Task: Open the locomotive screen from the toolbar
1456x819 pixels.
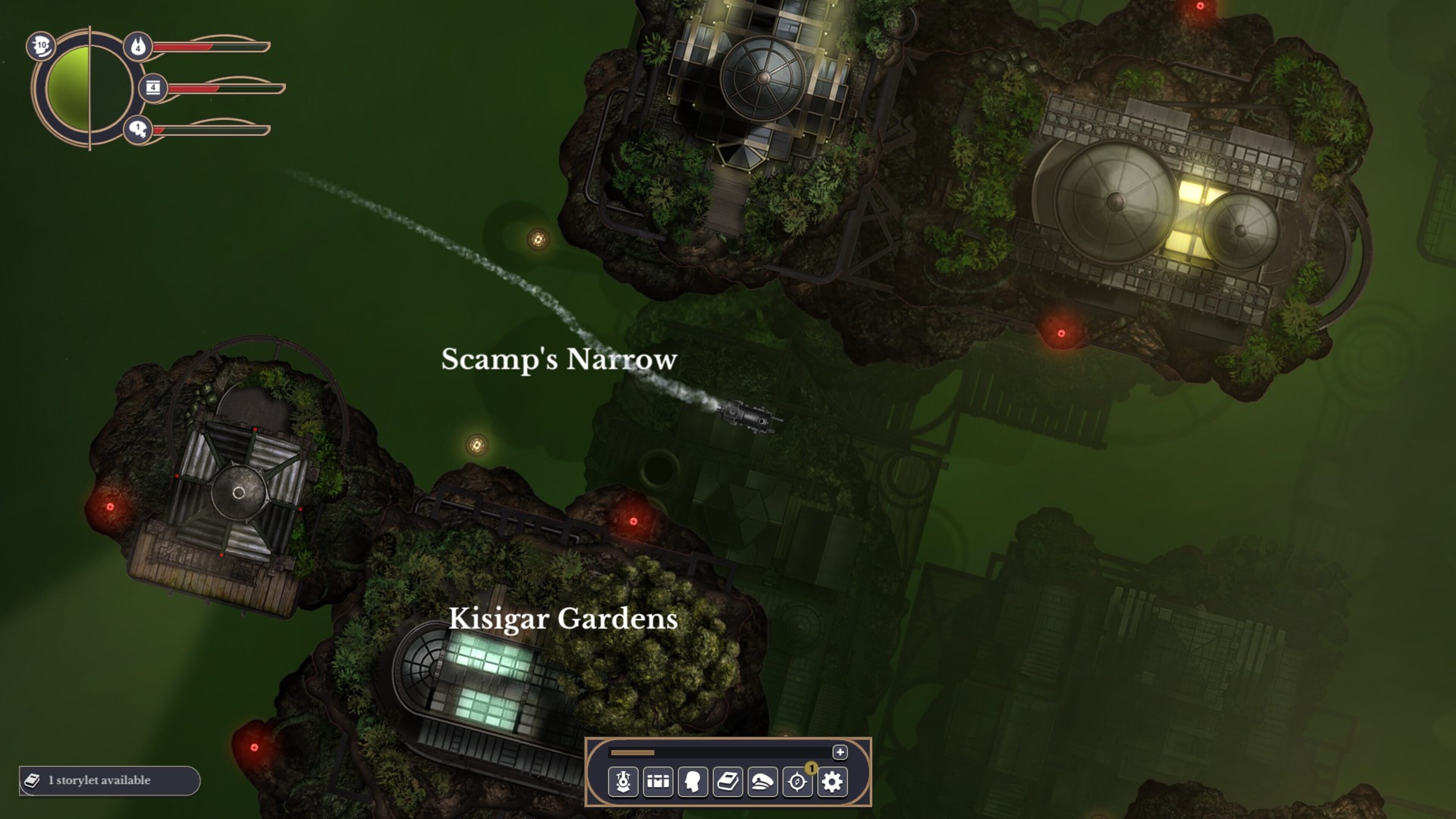Action: tap(623, 782)
